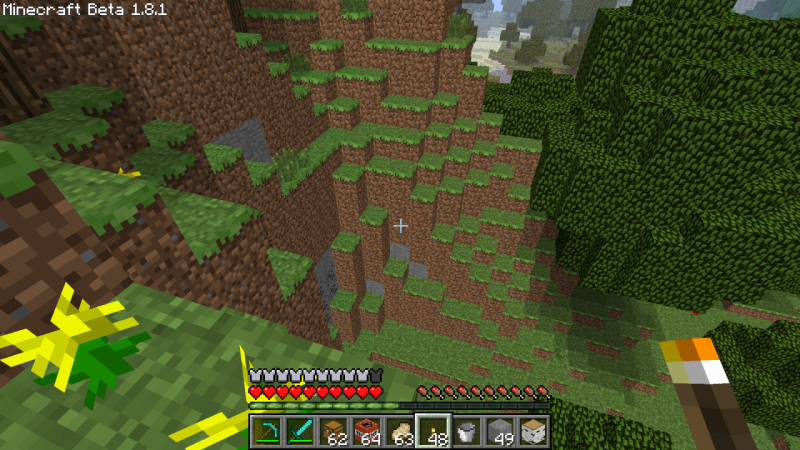The image size is (800, 450).
Task: Select the diamond sword hotbar slot
Action: pyautogui.click(x=300, y=432)
